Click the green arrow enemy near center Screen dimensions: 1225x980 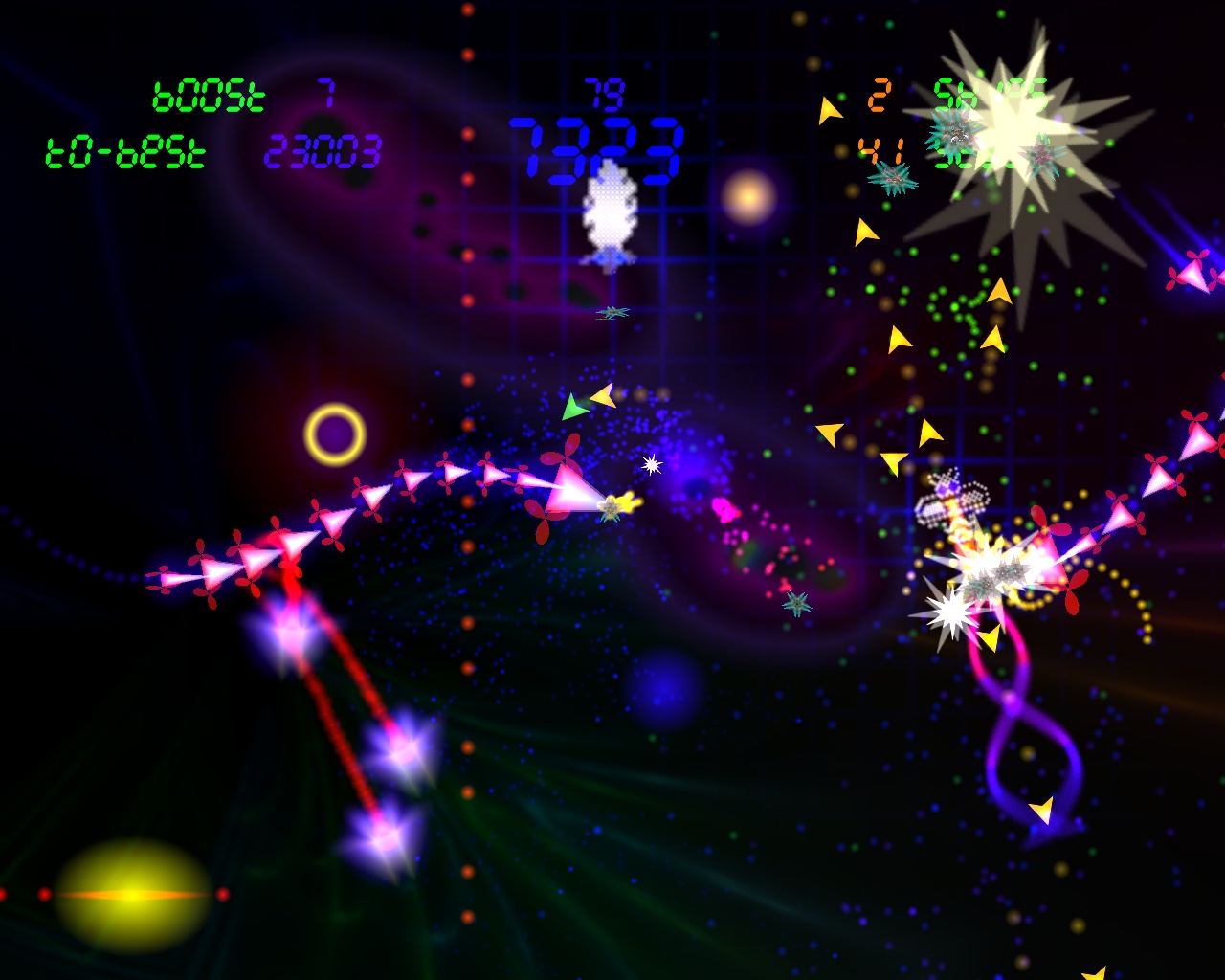pos(572,406)
